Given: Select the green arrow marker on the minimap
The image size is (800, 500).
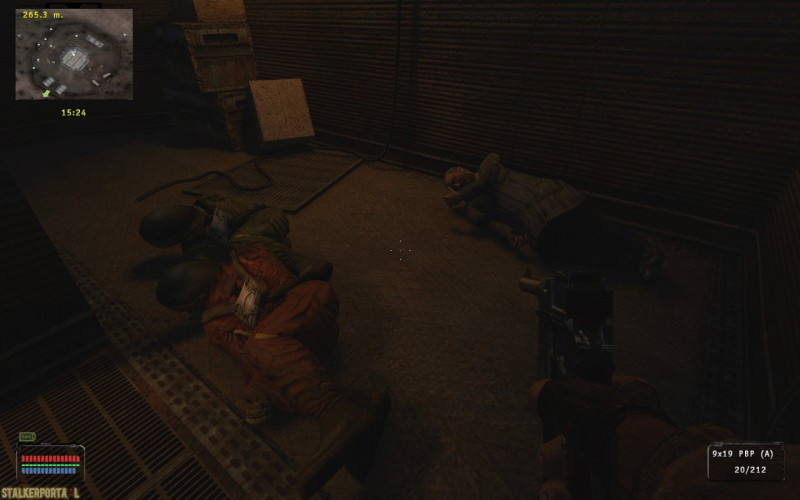Looking at the screenshot, I should pos(45,93).
